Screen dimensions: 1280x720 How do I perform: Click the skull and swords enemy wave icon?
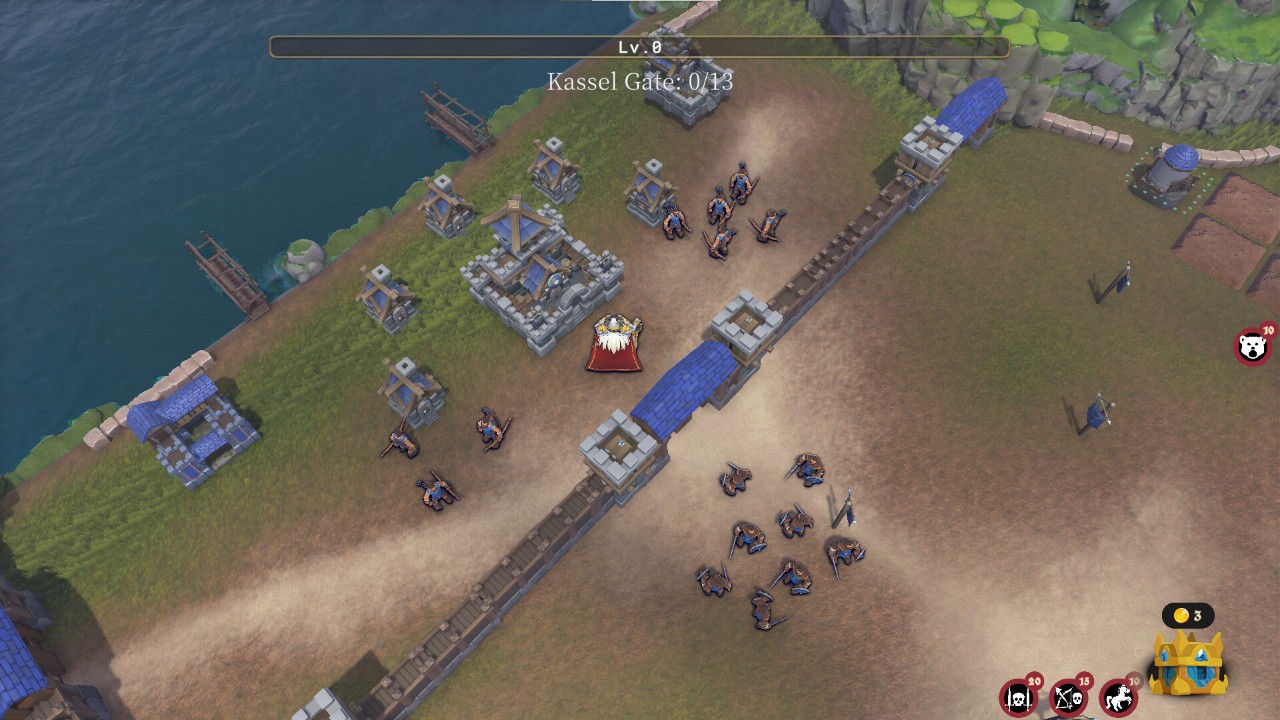(1018, 697)
